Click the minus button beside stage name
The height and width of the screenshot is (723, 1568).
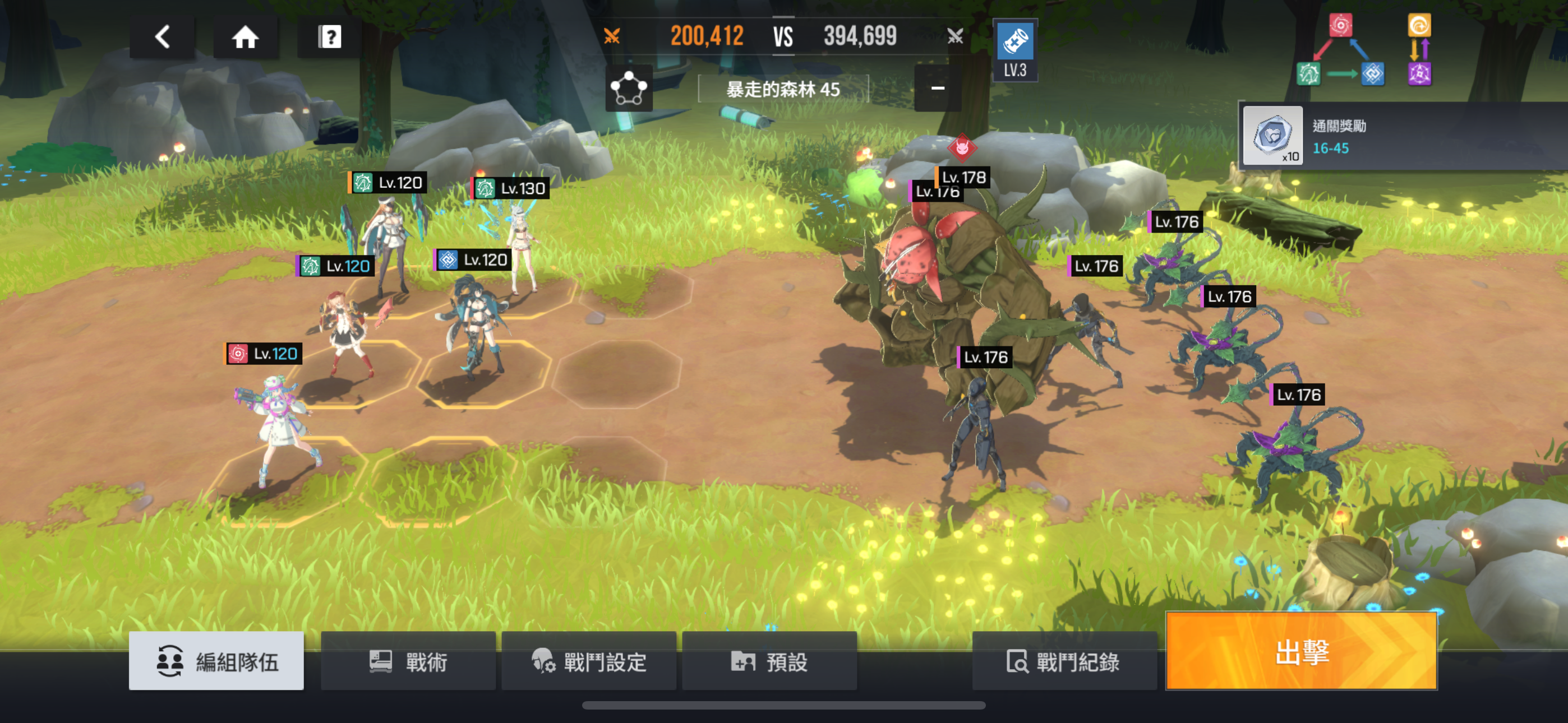point(938,89)
